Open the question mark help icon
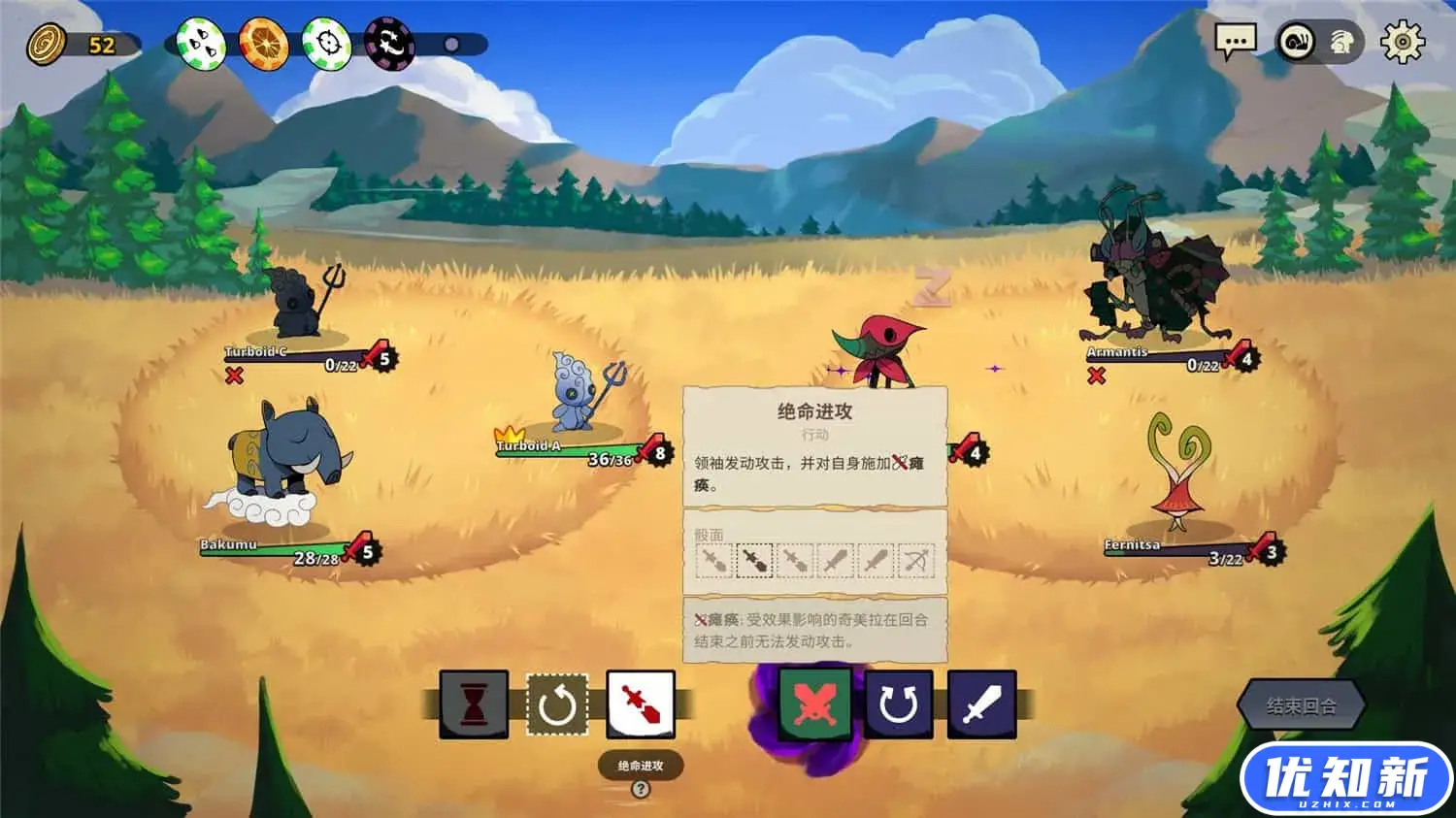This screenshot has height=818, width=1456. coord(641,789)
